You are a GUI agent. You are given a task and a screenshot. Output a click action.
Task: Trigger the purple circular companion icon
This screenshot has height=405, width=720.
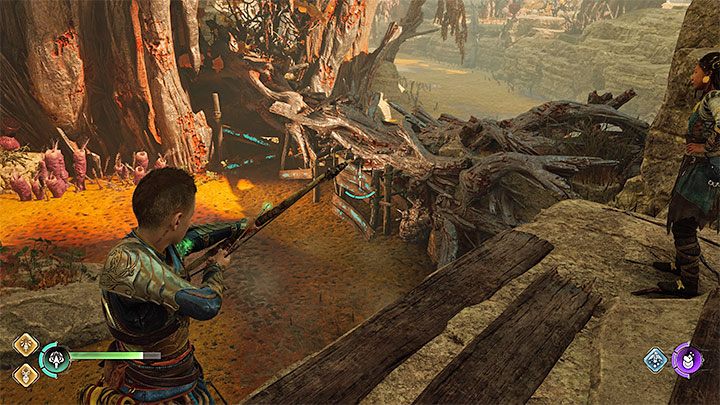coord(687,359)
